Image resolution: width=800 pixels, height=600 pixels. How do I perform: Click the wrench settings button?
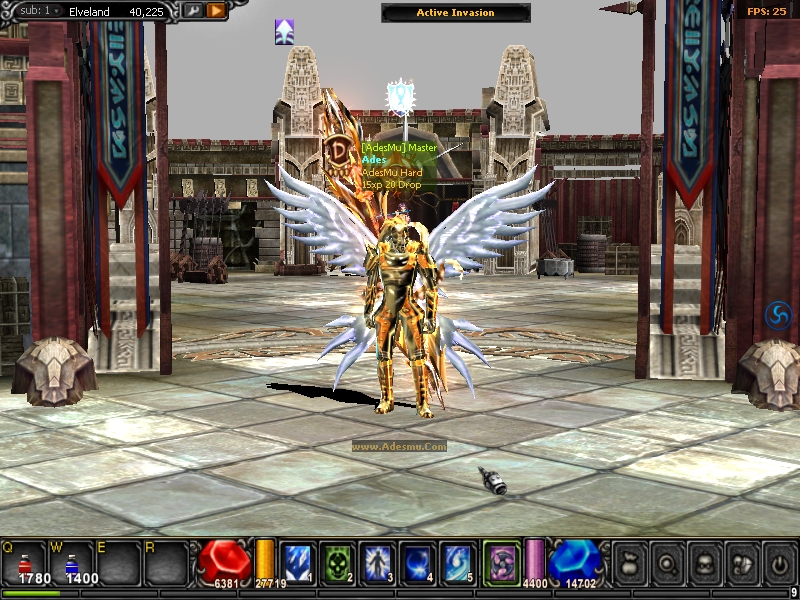(x=192, y=11)
